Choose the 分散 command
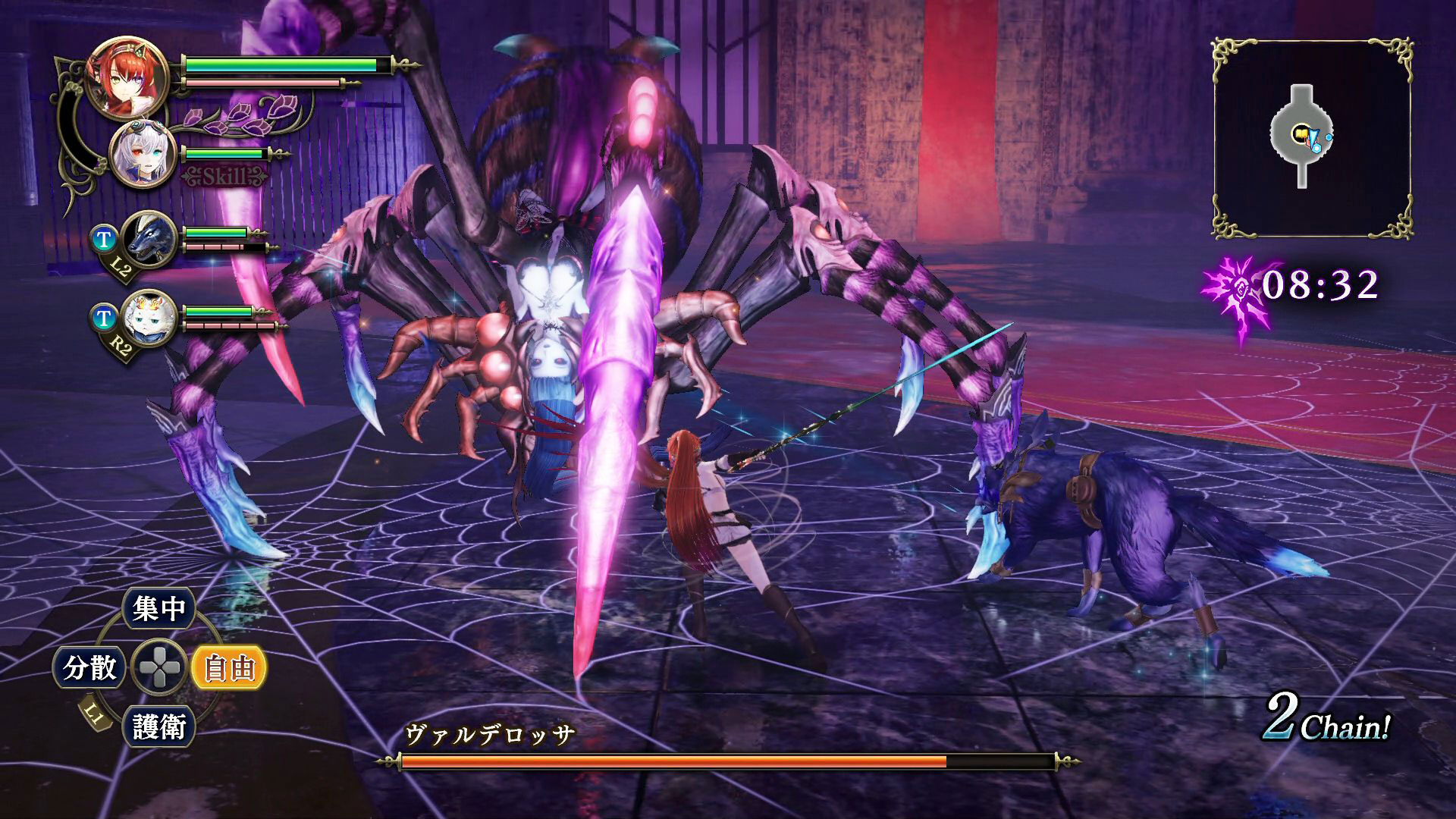1456x819 pixels. click(89, 668)
